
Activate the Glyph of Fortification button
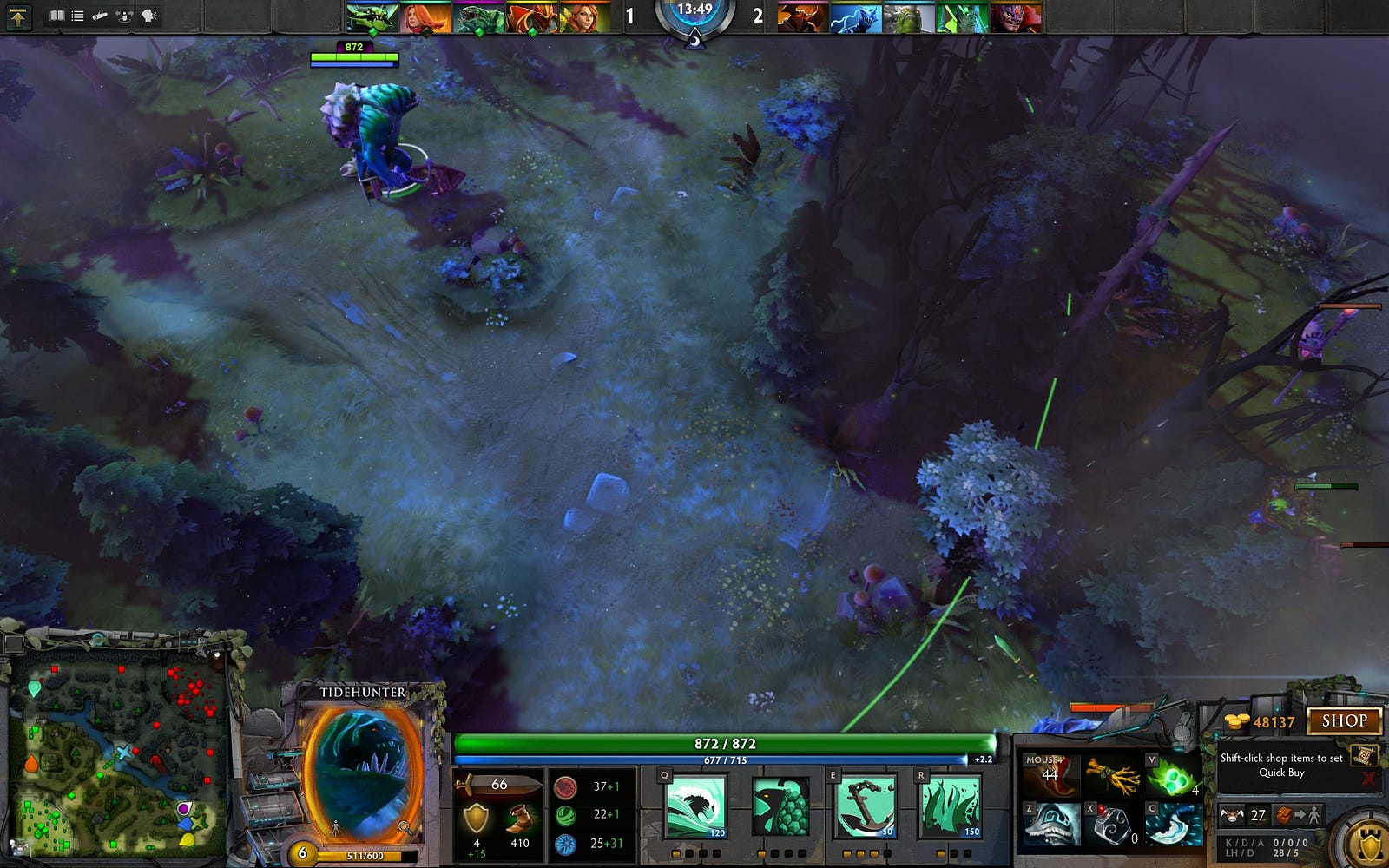click(x=1369, y=841)
